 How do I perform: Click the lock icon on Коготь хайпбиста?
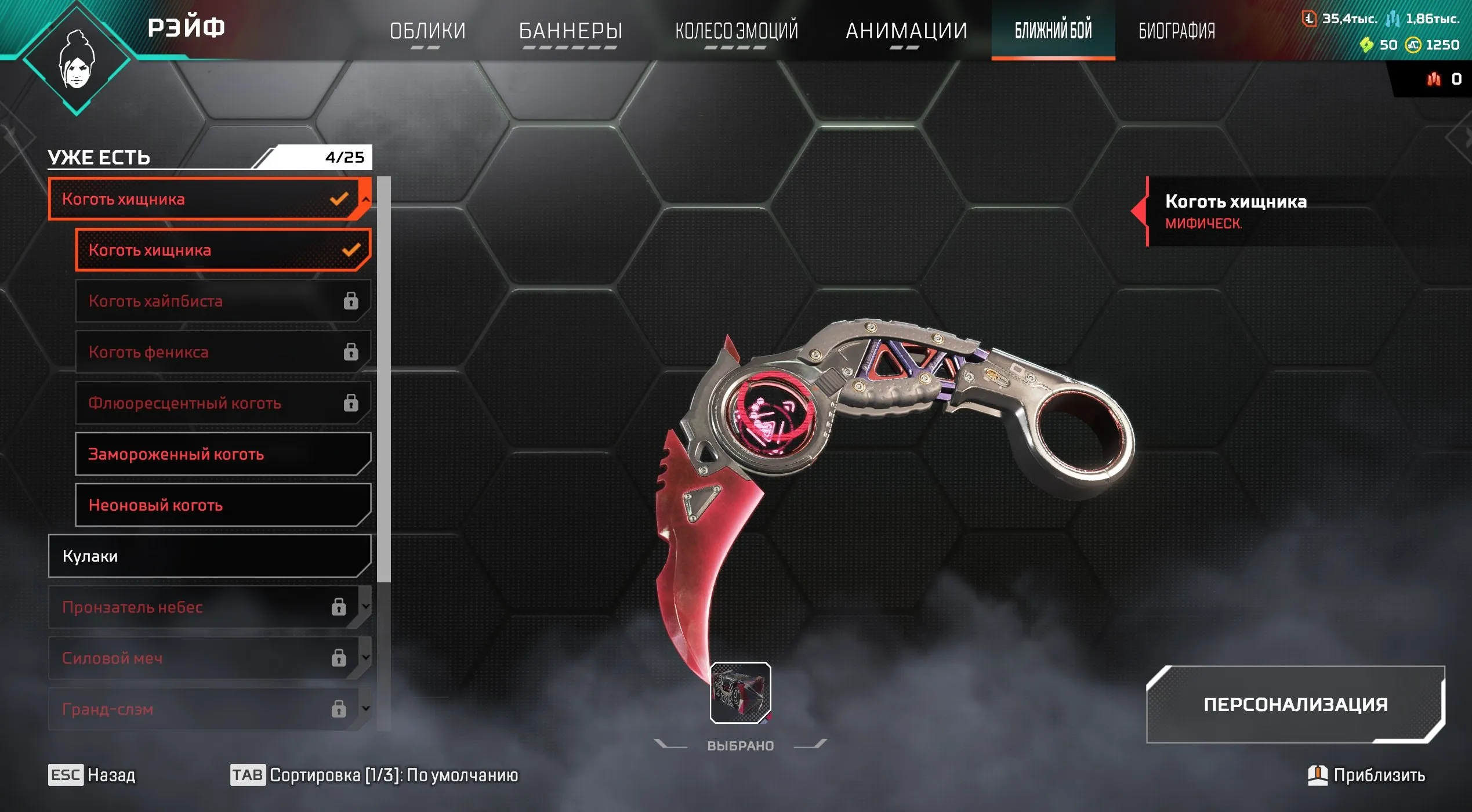[351, 301]
